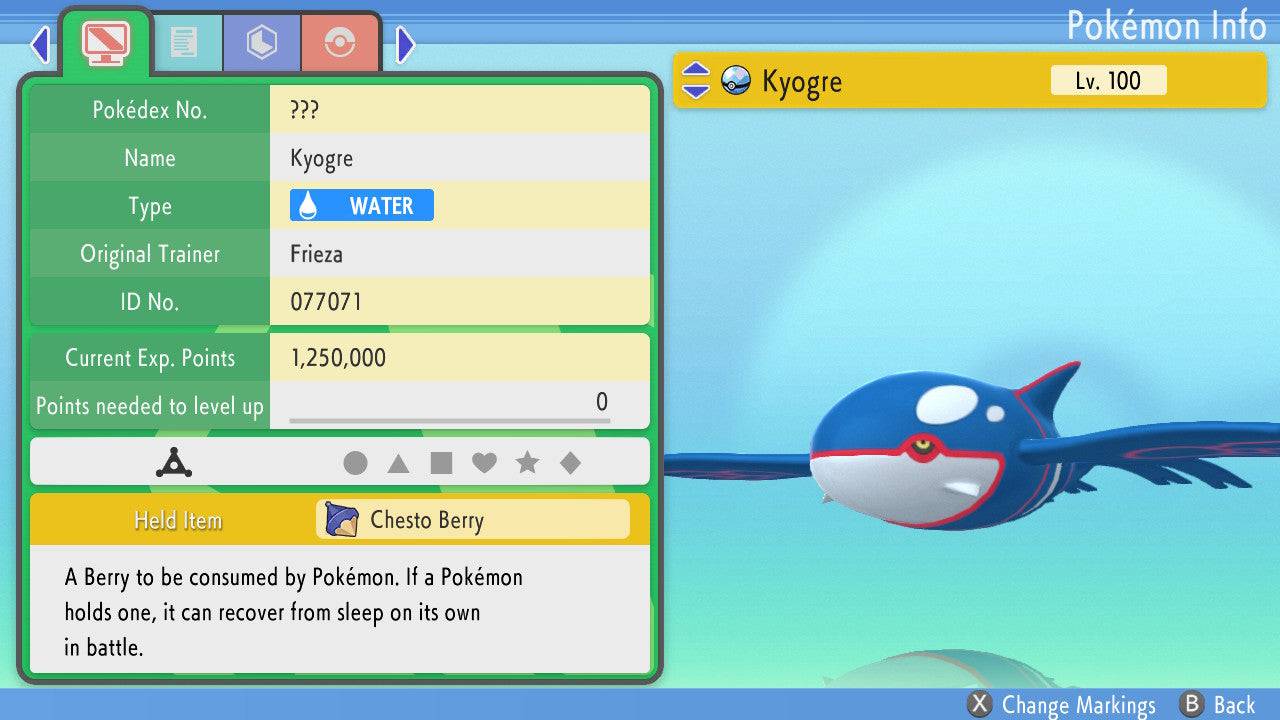Go to previous page with left arrow
Screen dimensions: 1280x720
pyautogui.click(x=40, y=44)
